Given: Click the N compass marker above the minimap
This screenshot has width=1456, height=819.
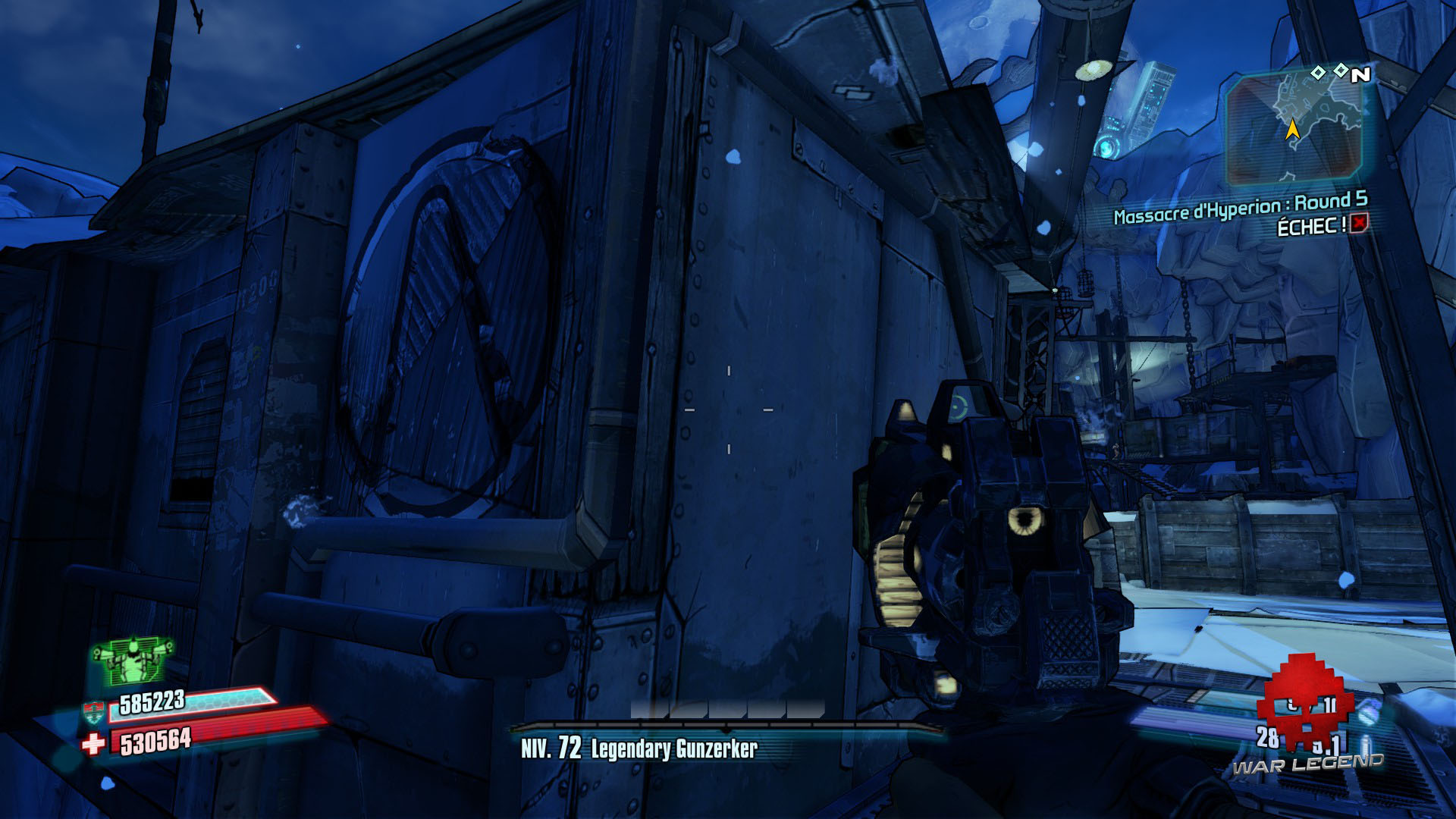Looking at the screenshot, I should [x=1361, y=74].
